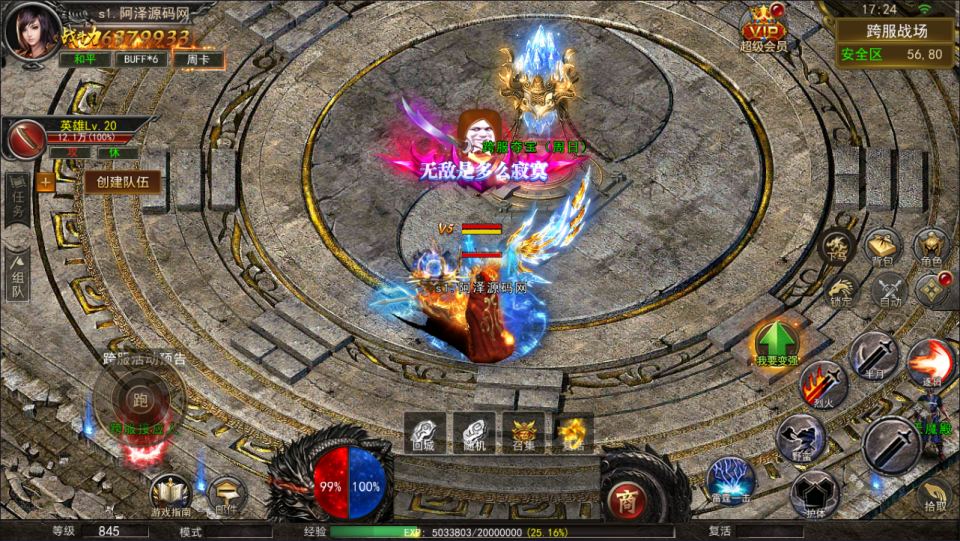Screen dimensions: 960x541
Task: Open the 游戏指南 game guide
Action: (x=170, y=494)
